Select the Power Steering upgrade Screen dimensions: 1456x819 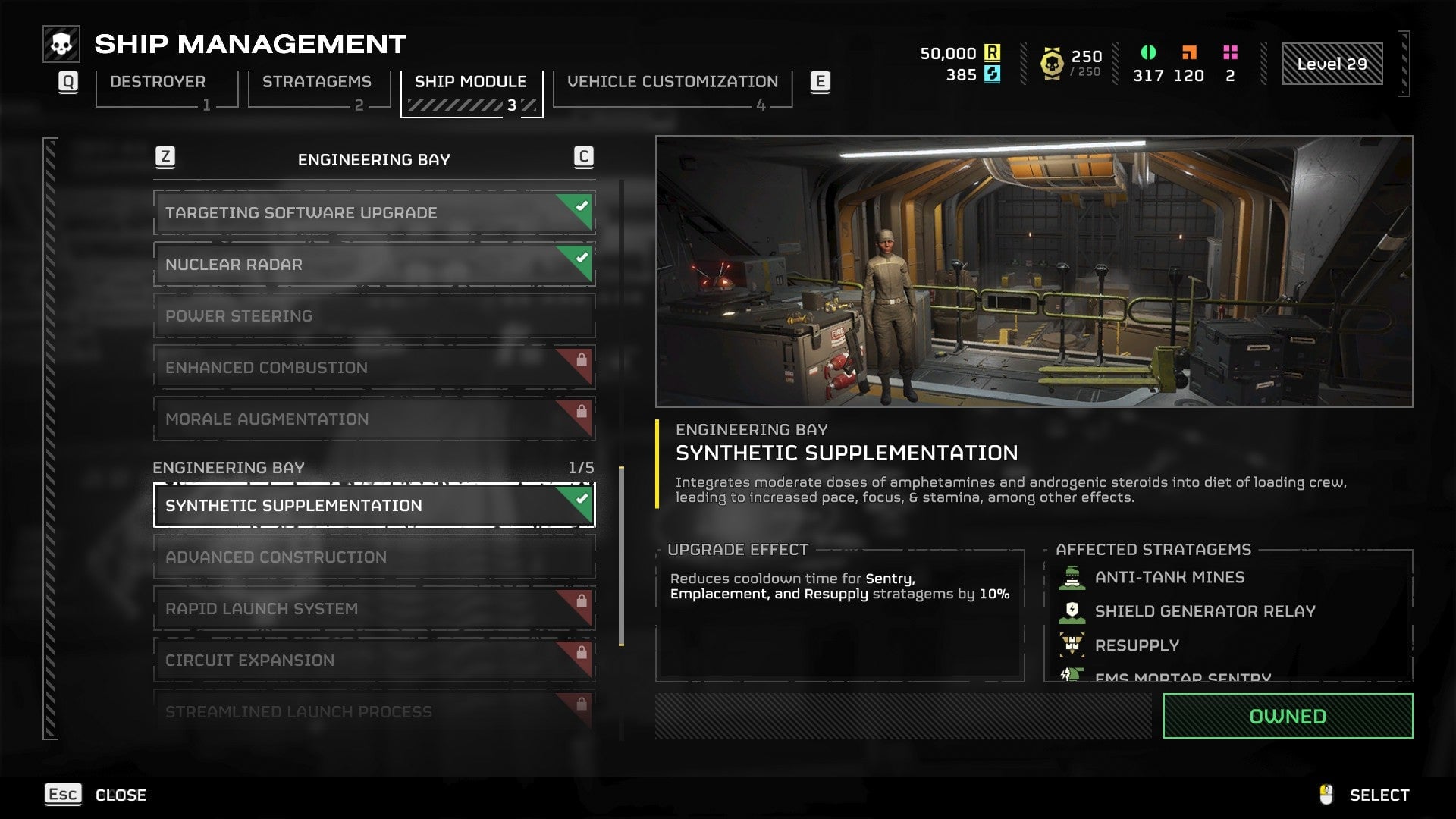coord(374,316)
